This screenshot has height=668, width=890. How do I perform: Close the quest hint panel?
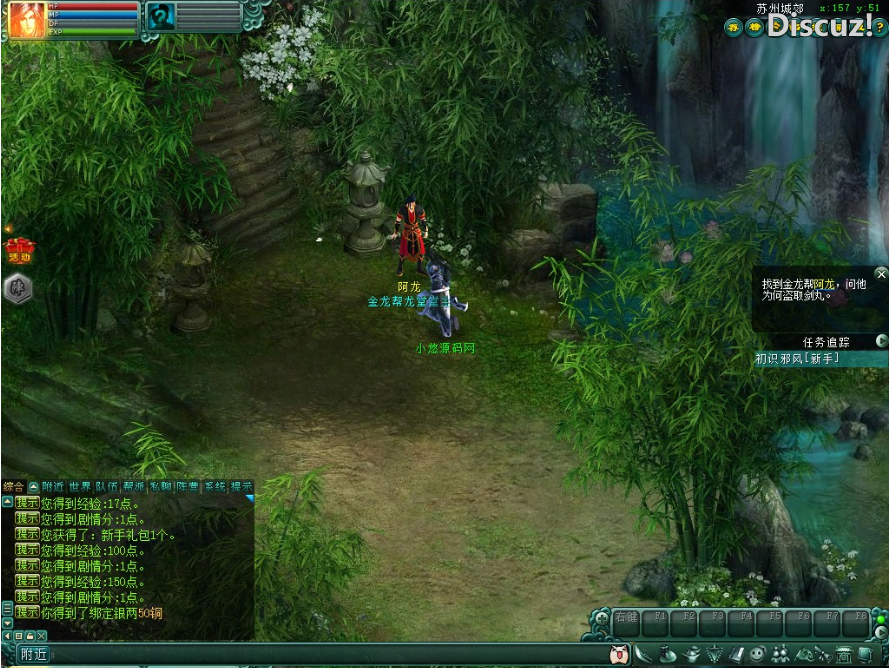880,273
